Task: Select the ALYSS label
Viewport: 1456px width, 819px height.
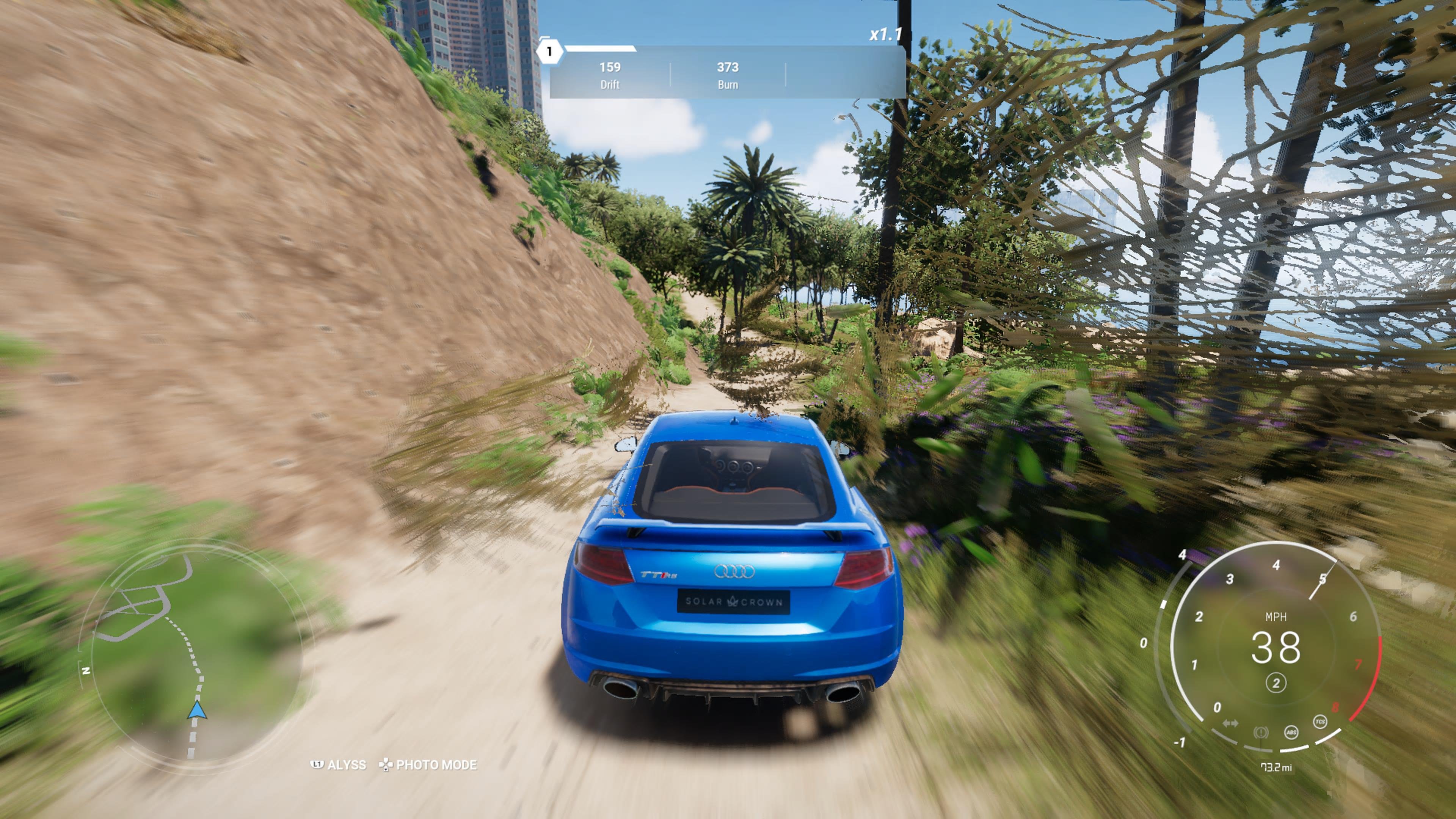Action: 346,765
